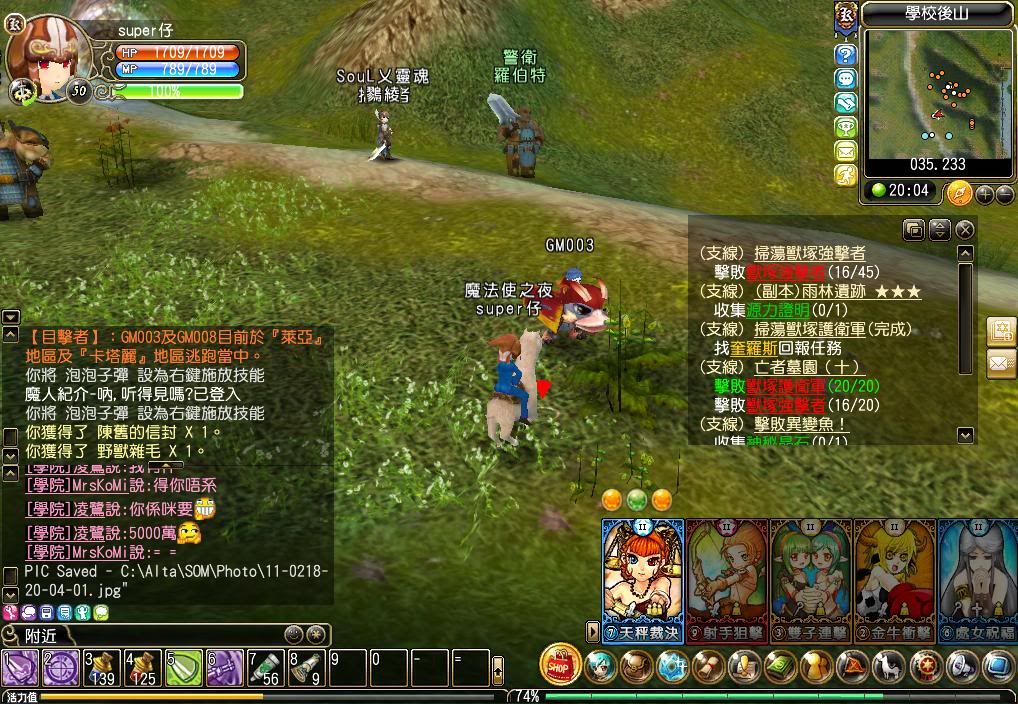Viewport: 1018px width, 704px height.
Task: Activate the green leaf skill in slot 5
Action: pos(183,667)
